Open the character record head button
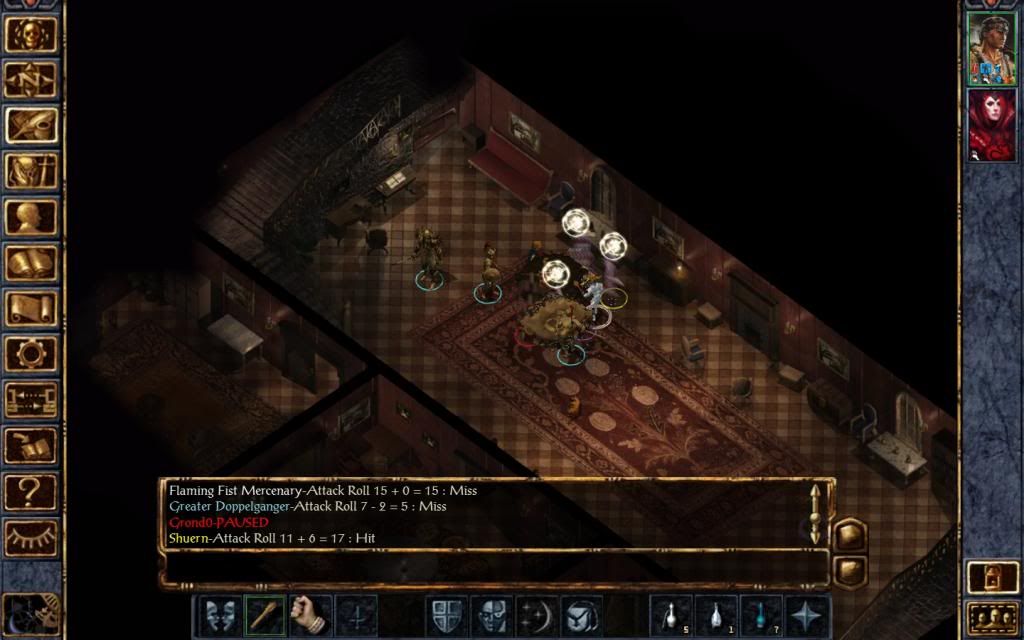Image resolution: width=1024 pixels, height=640 pixels. (31, 217)
